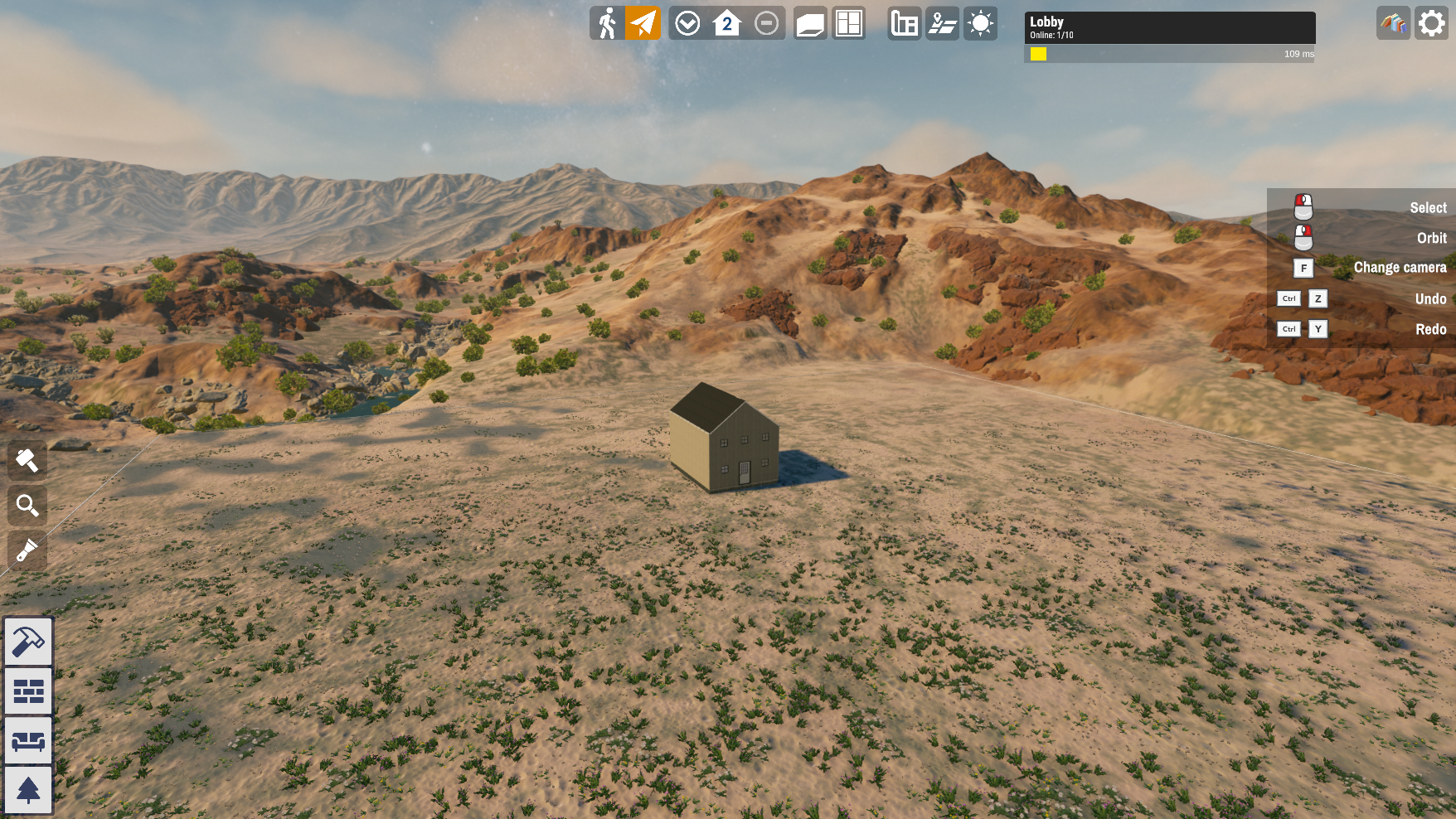Switch to walk mode
The width and height of the screenshot is (1456, 819).
pyautogui.click(x=608, y=23)
